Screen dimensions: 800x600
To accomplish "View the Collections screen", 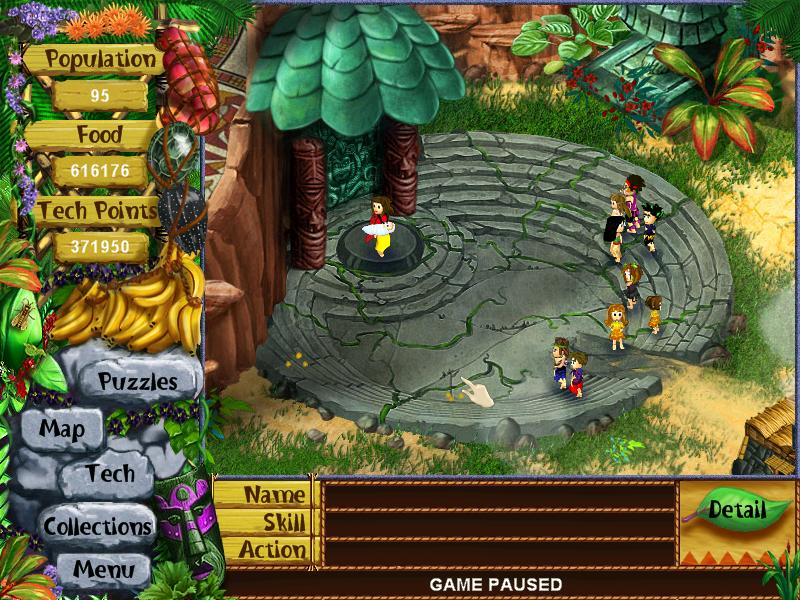I will 97,525.
